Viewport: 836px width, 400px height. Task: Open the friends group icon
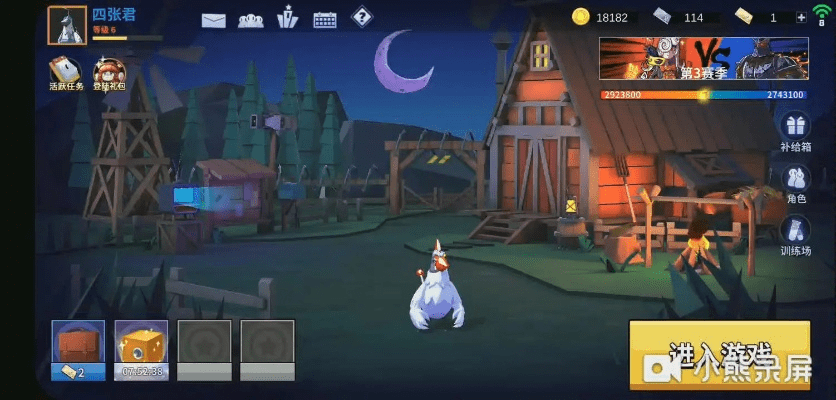250,19
